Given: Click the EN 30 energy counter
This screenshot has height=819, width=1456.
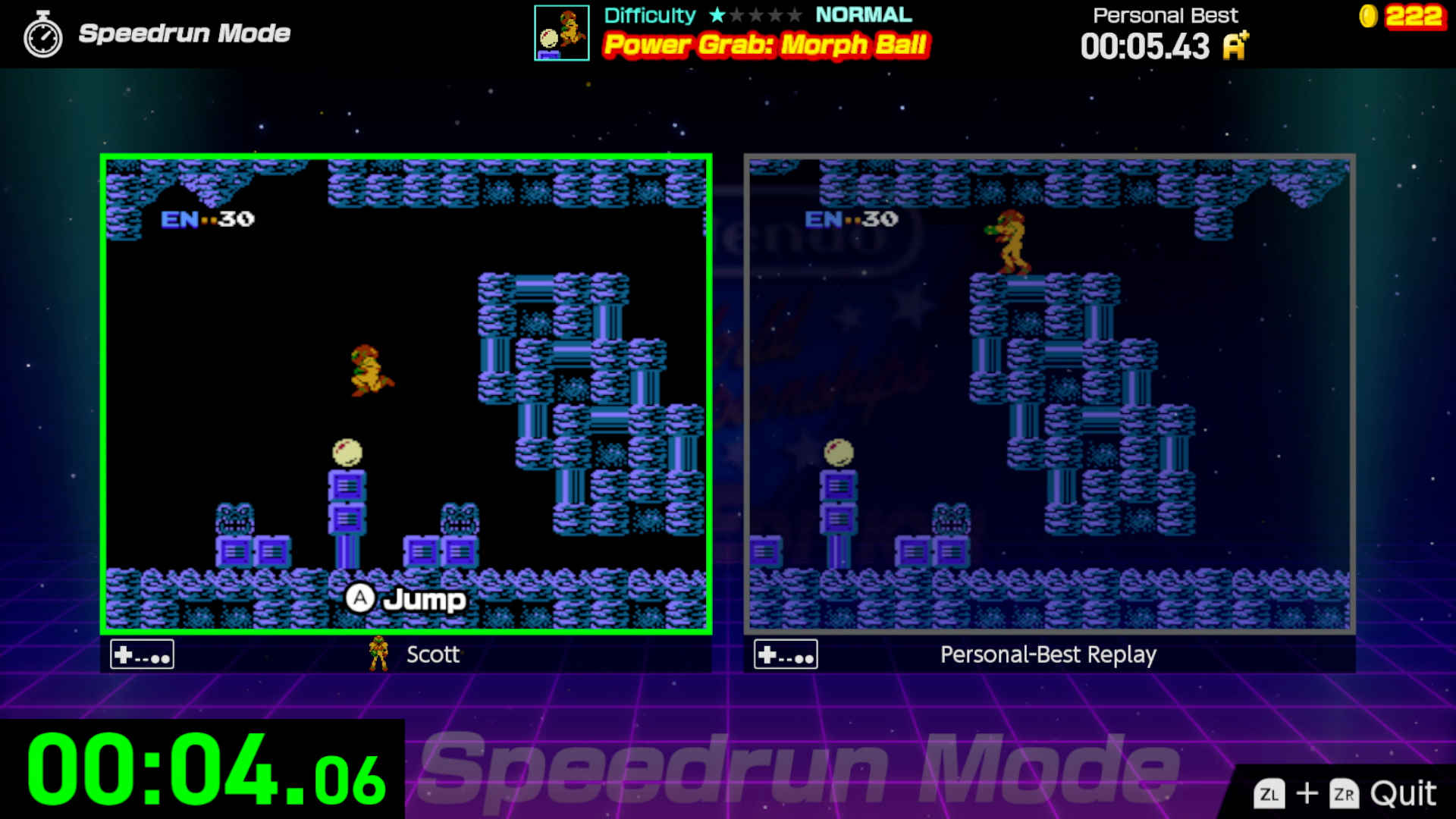Looking at the screenshot, I should [206, 218].
